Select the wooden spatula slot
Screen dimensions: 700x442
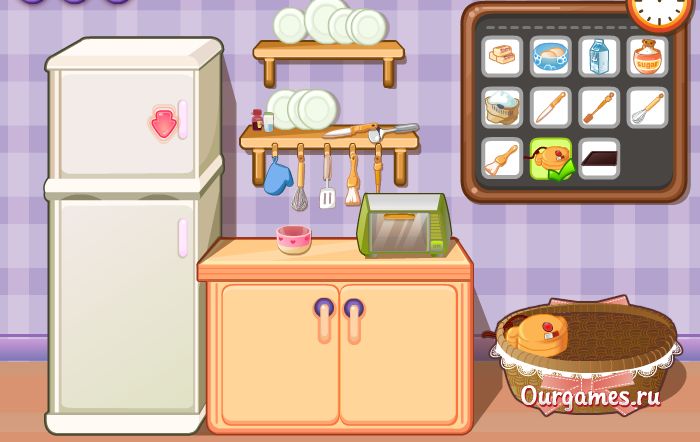pyautogui.click(x=599, y=108)
